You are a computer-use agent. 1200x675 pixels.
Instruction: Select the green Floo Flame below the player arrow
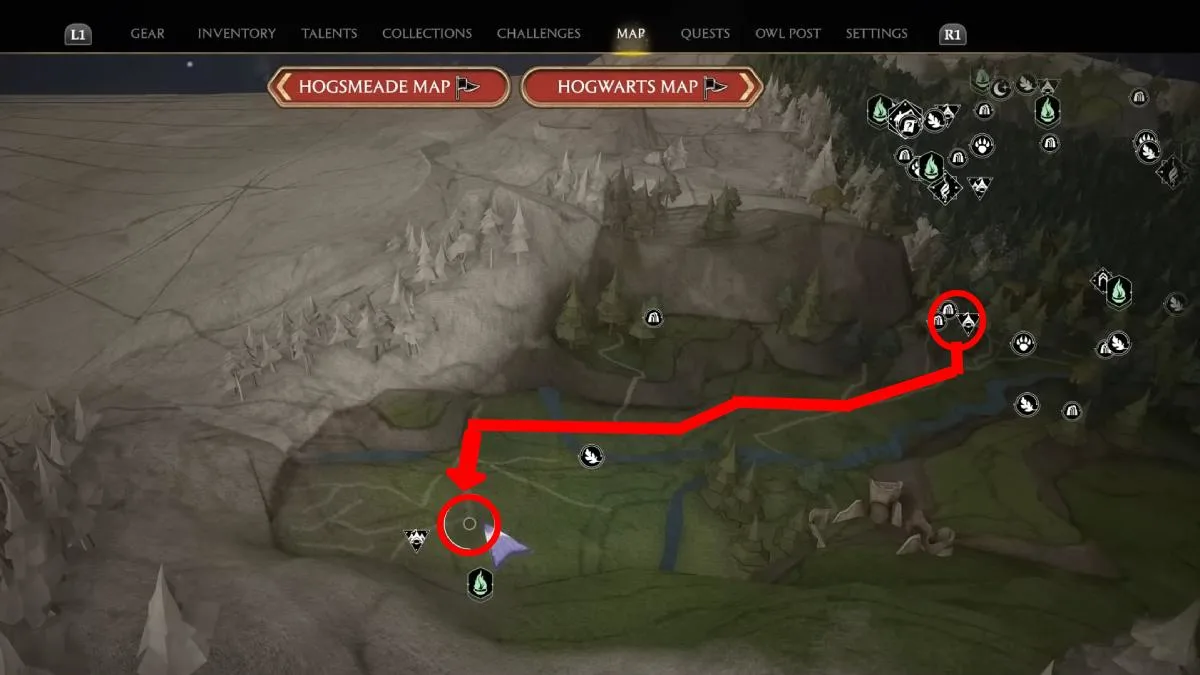(481, 581)
